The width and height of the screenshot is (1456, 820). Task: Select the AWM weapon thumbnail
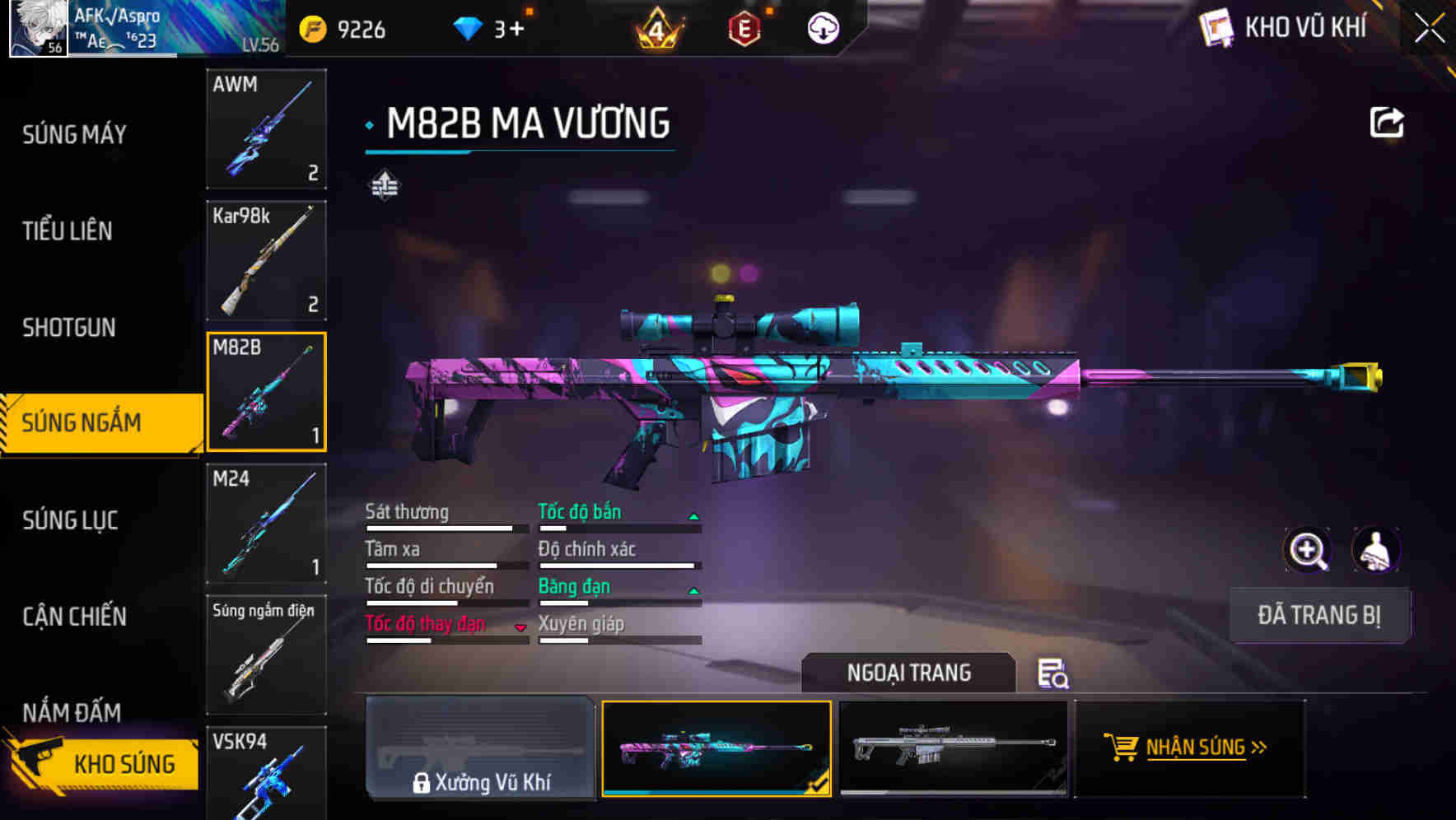pos(266,130)
